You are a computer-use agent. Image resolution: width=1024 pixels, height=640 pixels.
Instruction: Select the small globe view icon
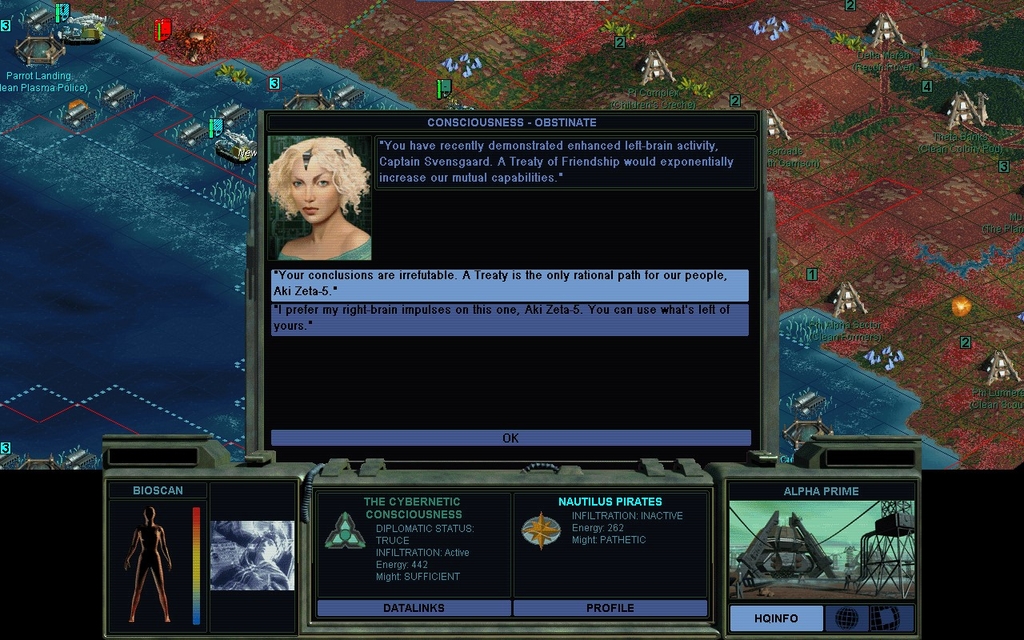(847, 618)
